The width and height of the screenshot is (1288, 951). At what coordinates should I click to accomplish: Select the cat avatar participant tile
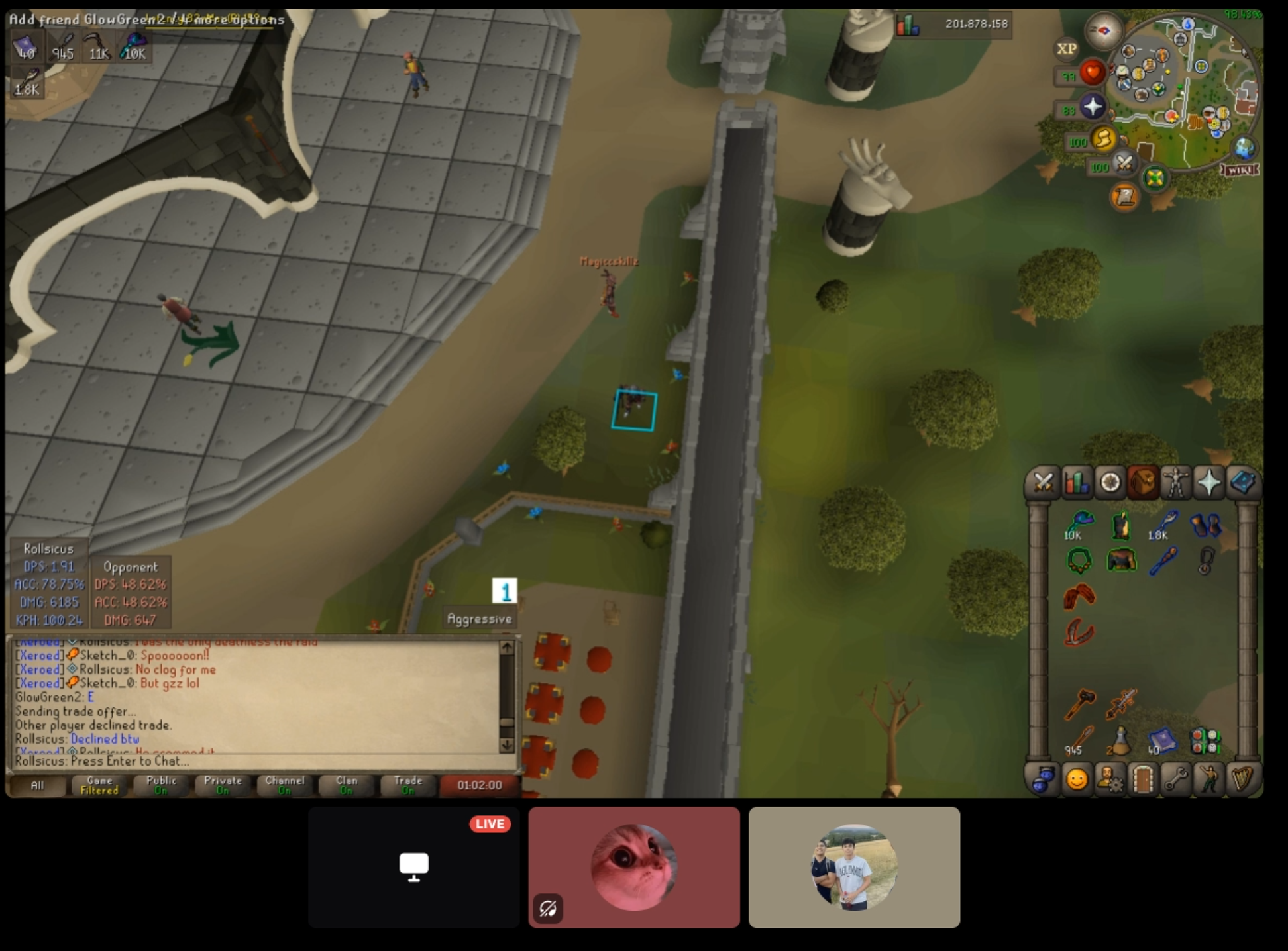pos(634,867)
